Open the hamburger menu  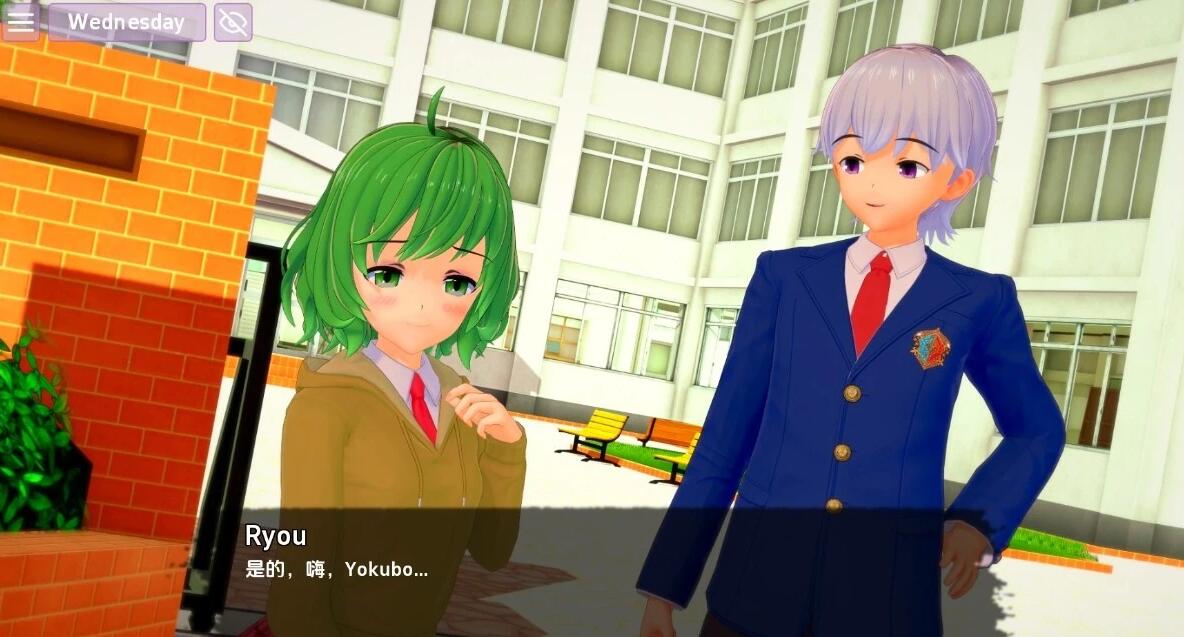tap(20, 21)
